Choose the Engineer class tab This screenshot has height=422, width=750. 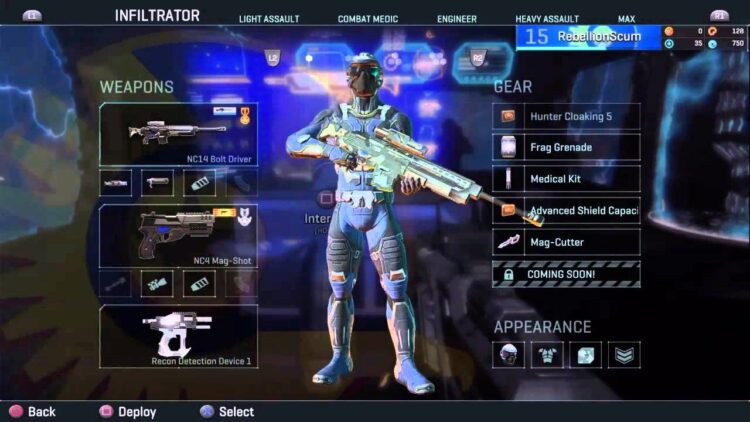[x=456, y=19]
